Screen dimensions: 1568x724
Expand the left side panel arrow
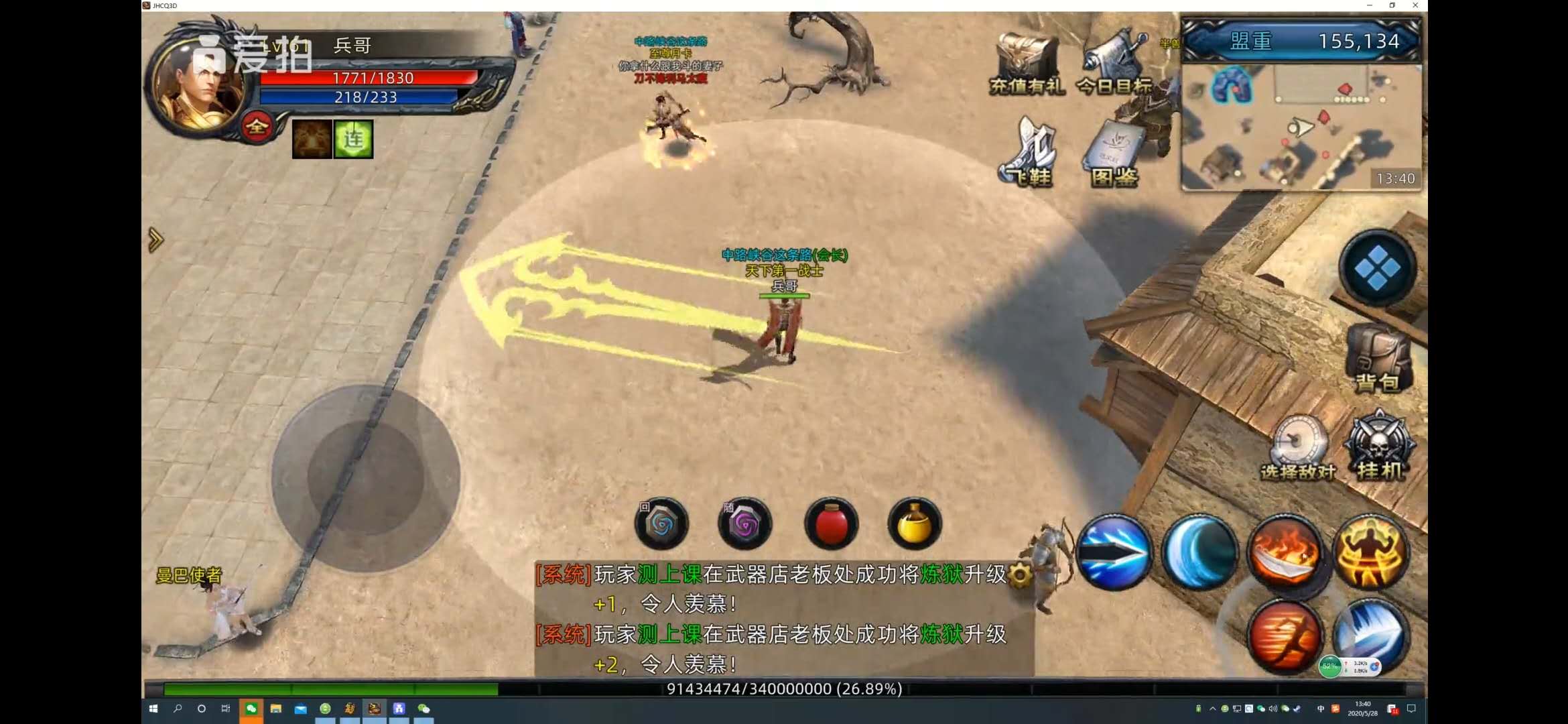click(x=155, y=239)
